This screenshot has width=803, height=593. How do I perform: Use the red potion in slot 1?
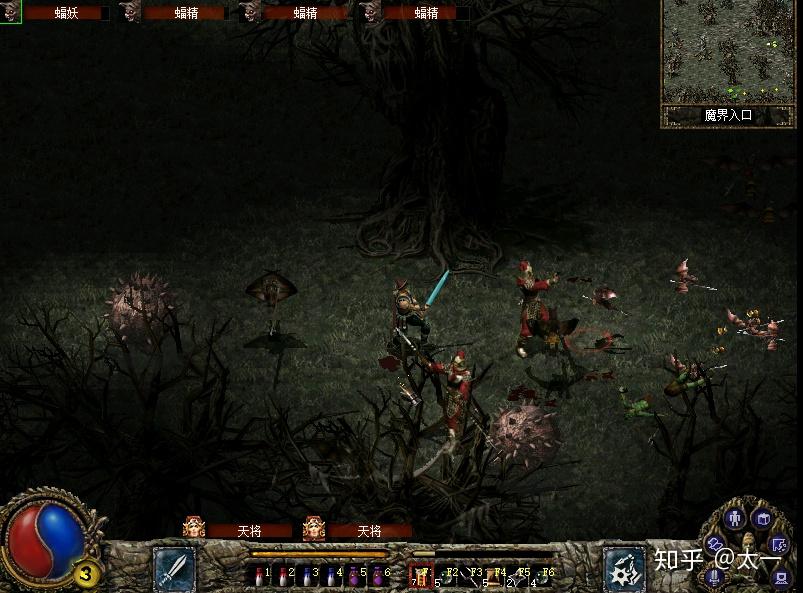point(260,575)
